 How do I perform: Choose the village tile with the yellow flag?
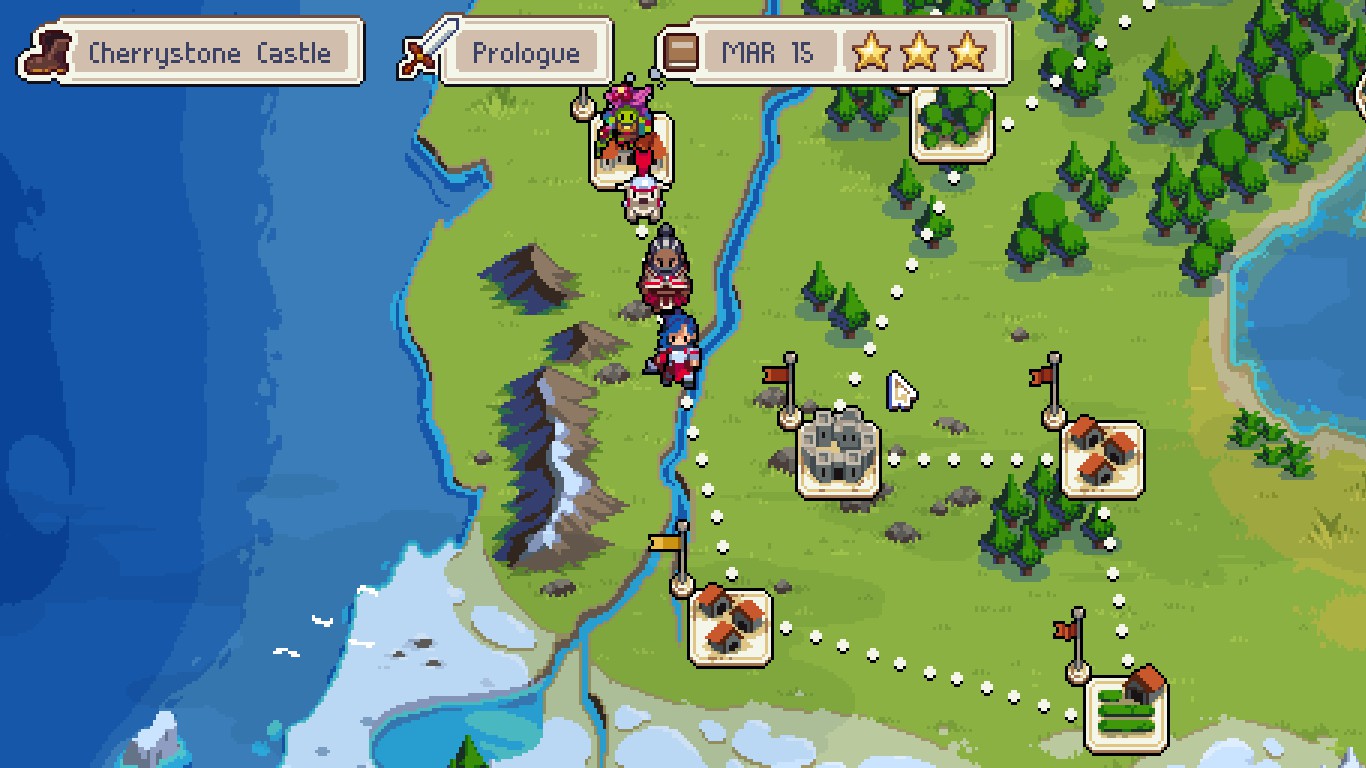(x=730, y=626)
